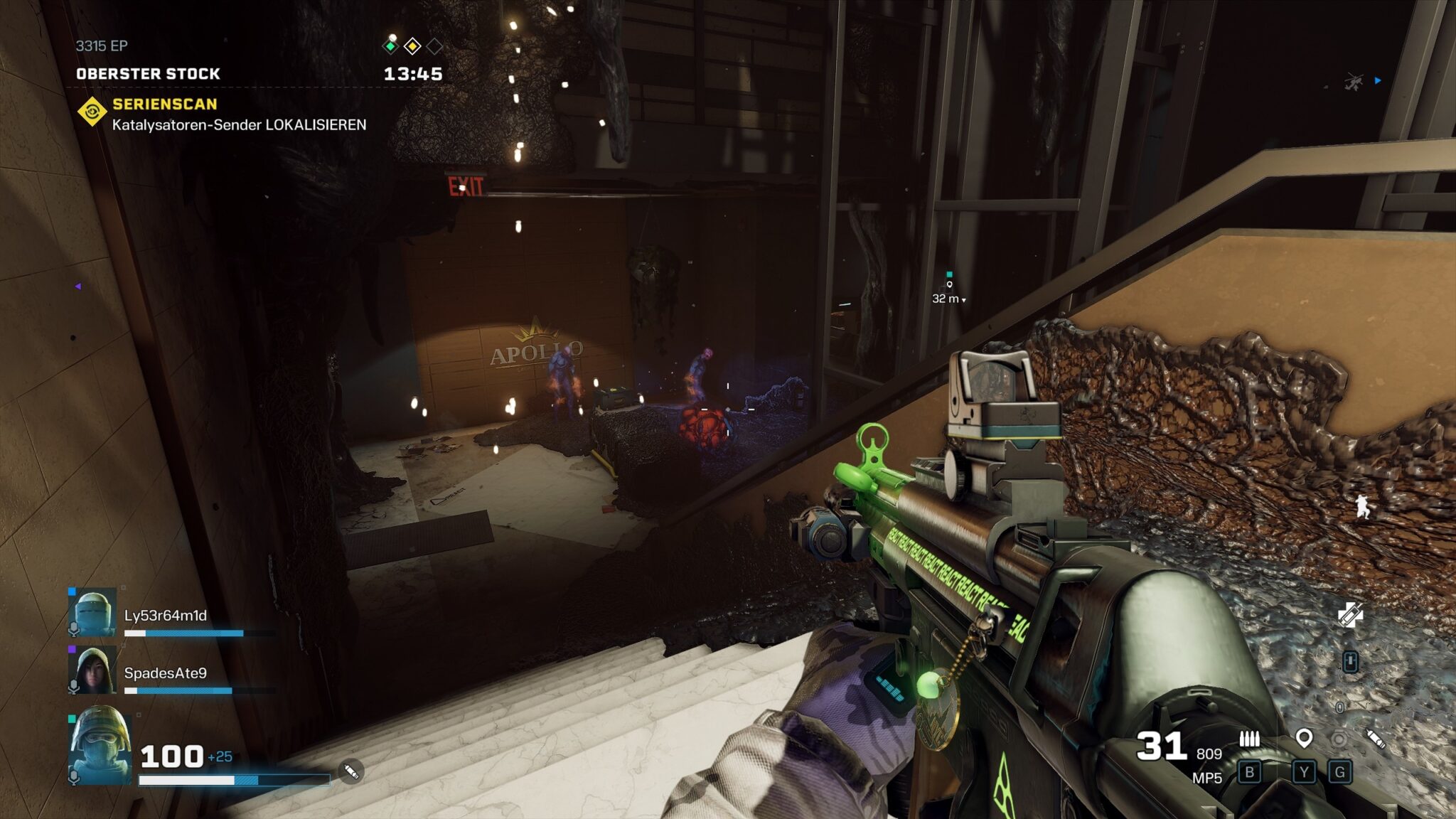Select teammate Ly53r64m1d's portrait
Viewport: 1456px width, 819px height.
pyautogui.click(x=92, y=612)
